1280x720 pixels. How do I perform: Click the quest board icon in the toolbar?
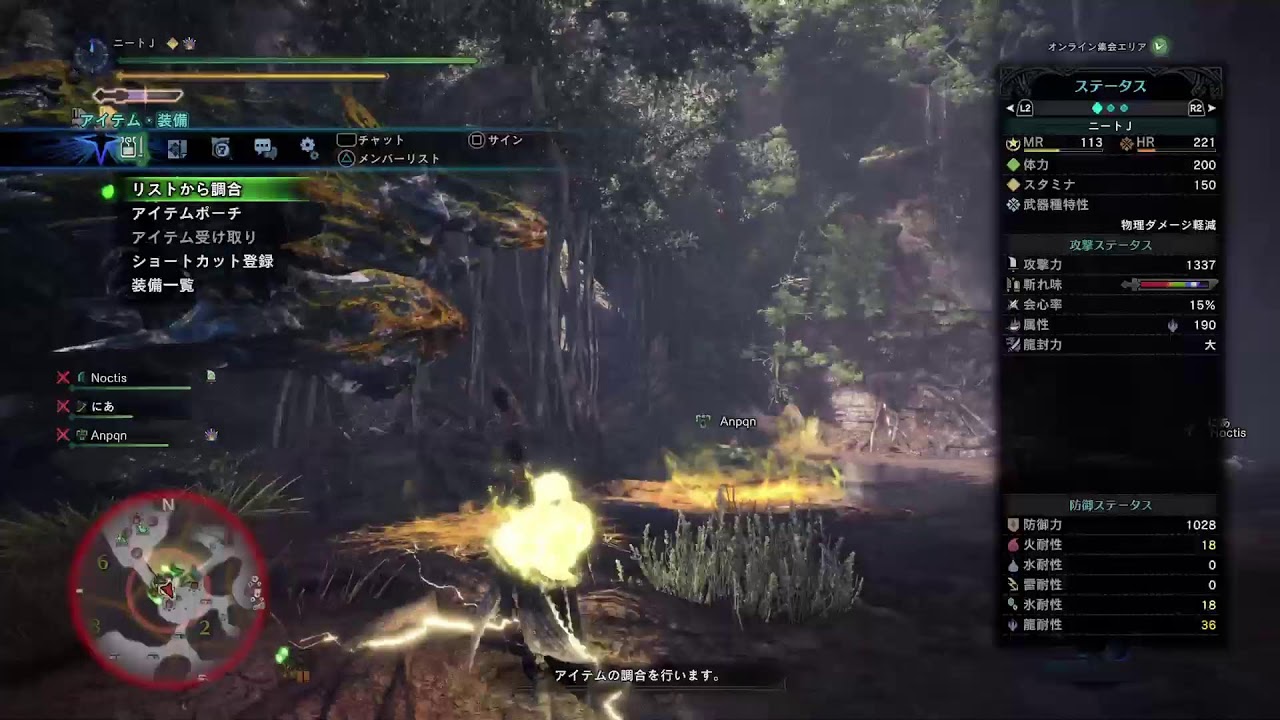click(x=221, y=146)
